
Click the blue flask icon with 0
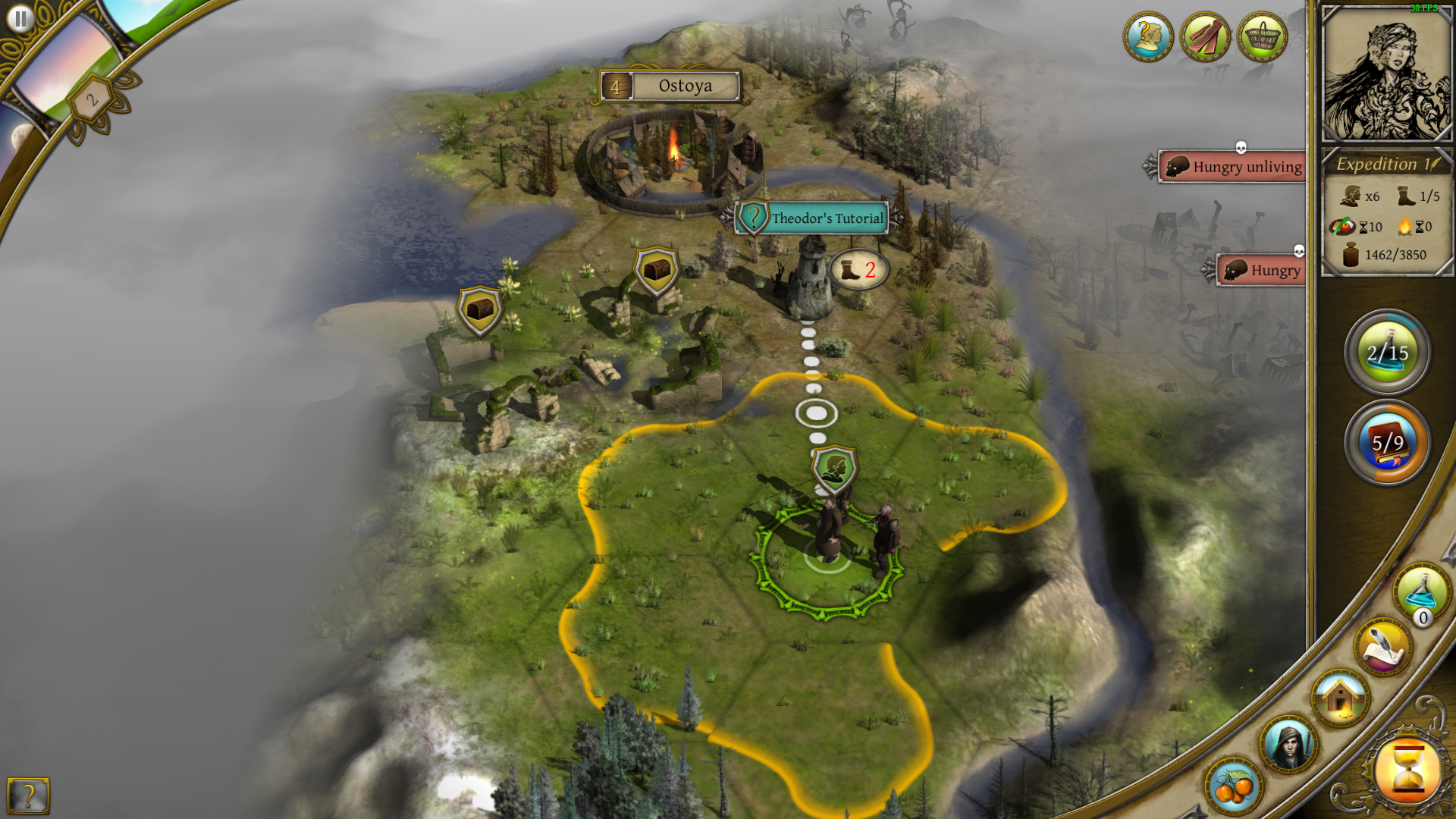pyautogui.click(x=1421, y=593)
